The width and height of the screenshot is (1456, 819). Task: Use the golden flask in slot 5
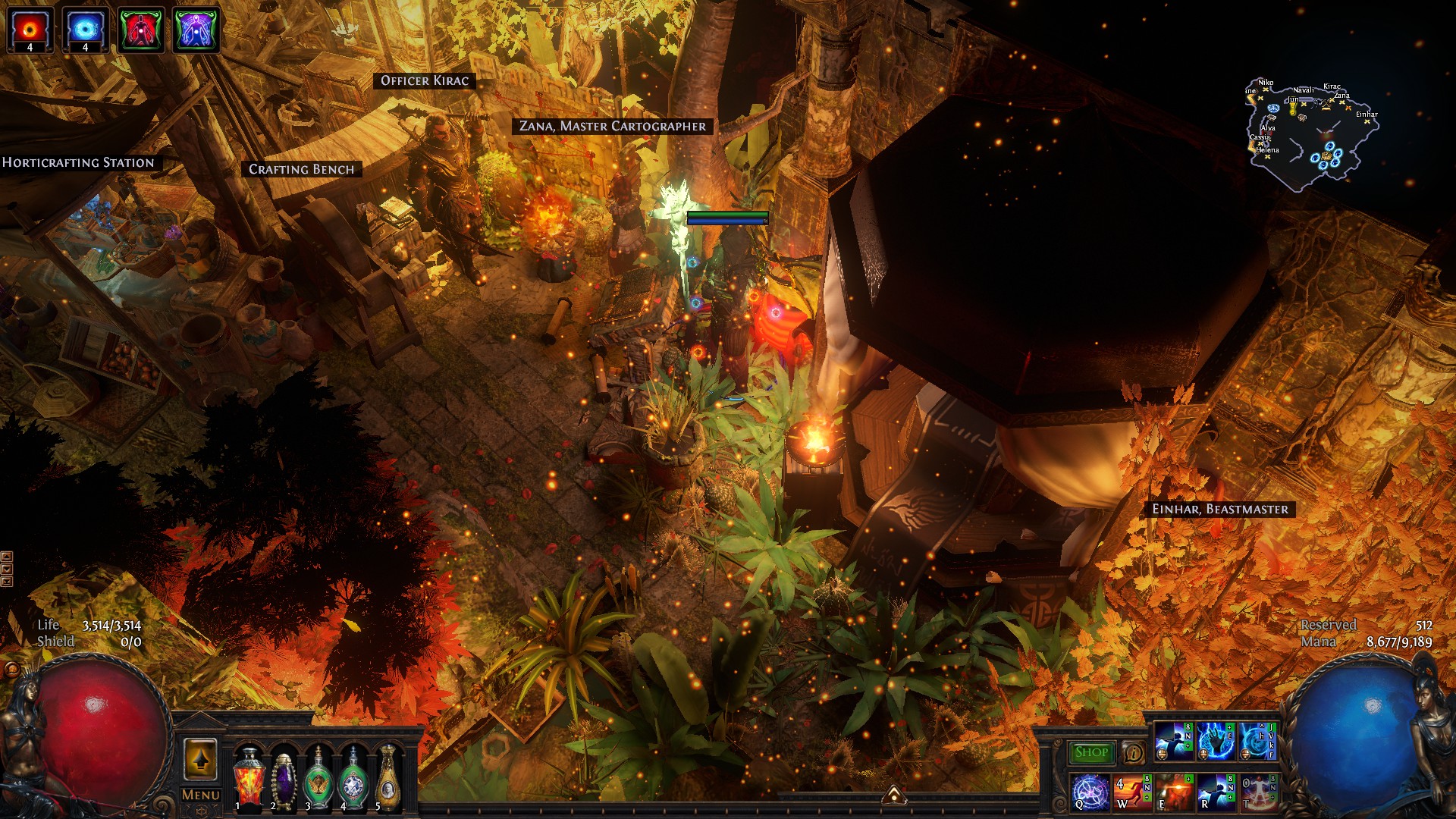[x=388, y=777]
